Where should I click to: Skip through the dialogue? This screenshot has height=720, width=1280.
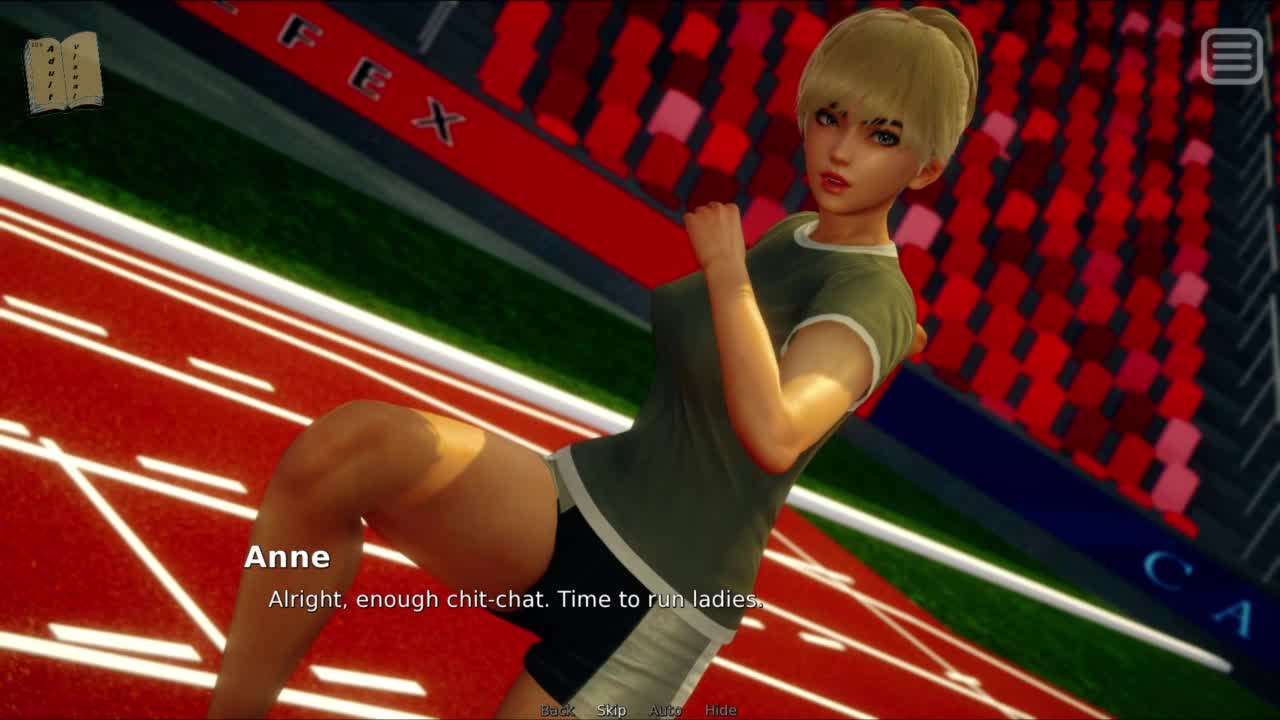pos(611,710)
